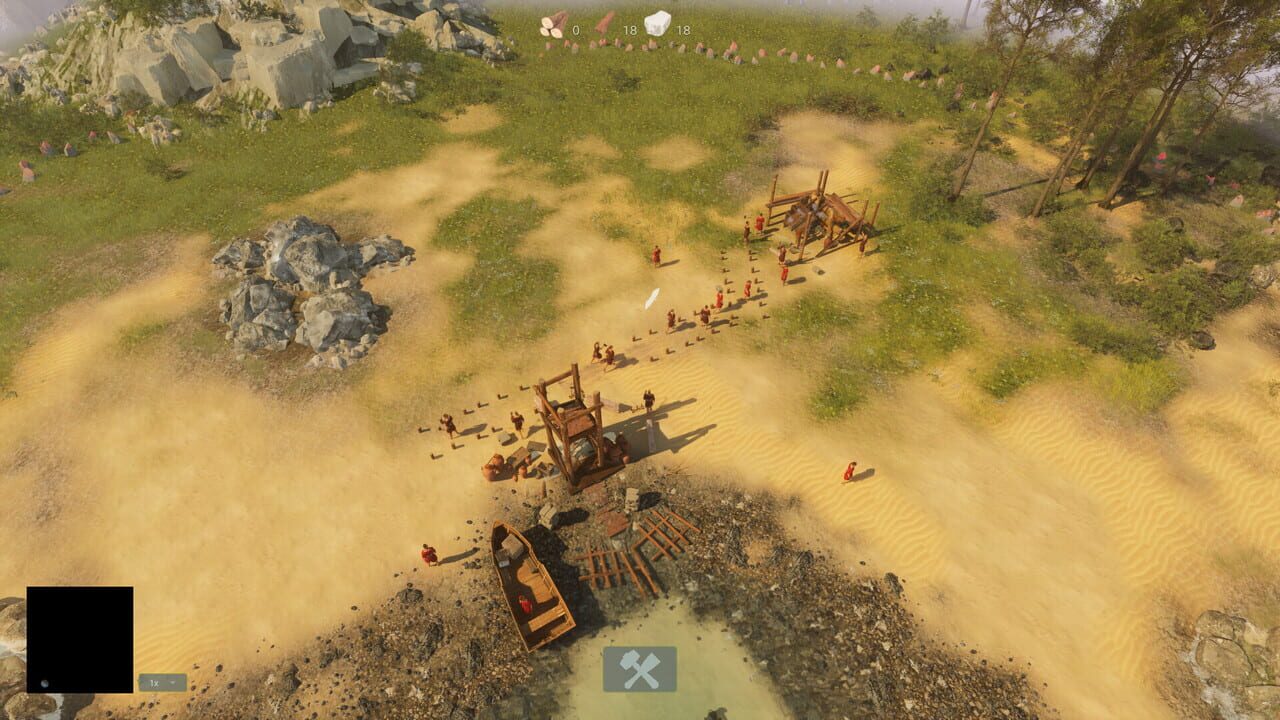The image size is (1280, 720).
Task: Click the stone block resource icon
Action: tap(658, 23)
